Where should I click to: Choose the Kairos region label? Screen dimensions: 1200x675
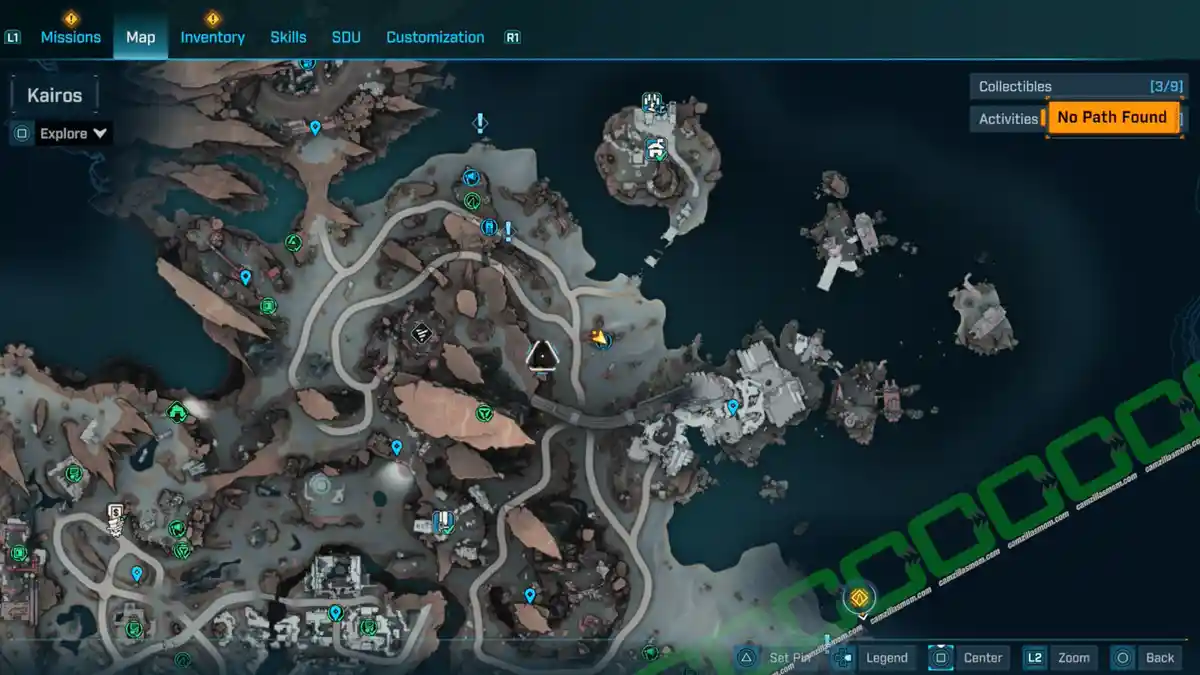55,96
